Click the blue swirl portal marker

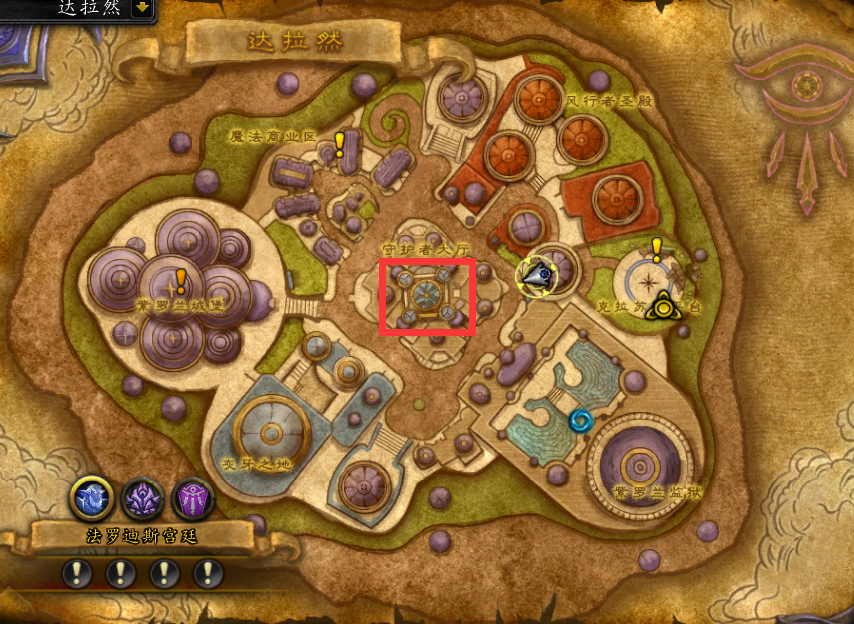[x=580, y=421]
